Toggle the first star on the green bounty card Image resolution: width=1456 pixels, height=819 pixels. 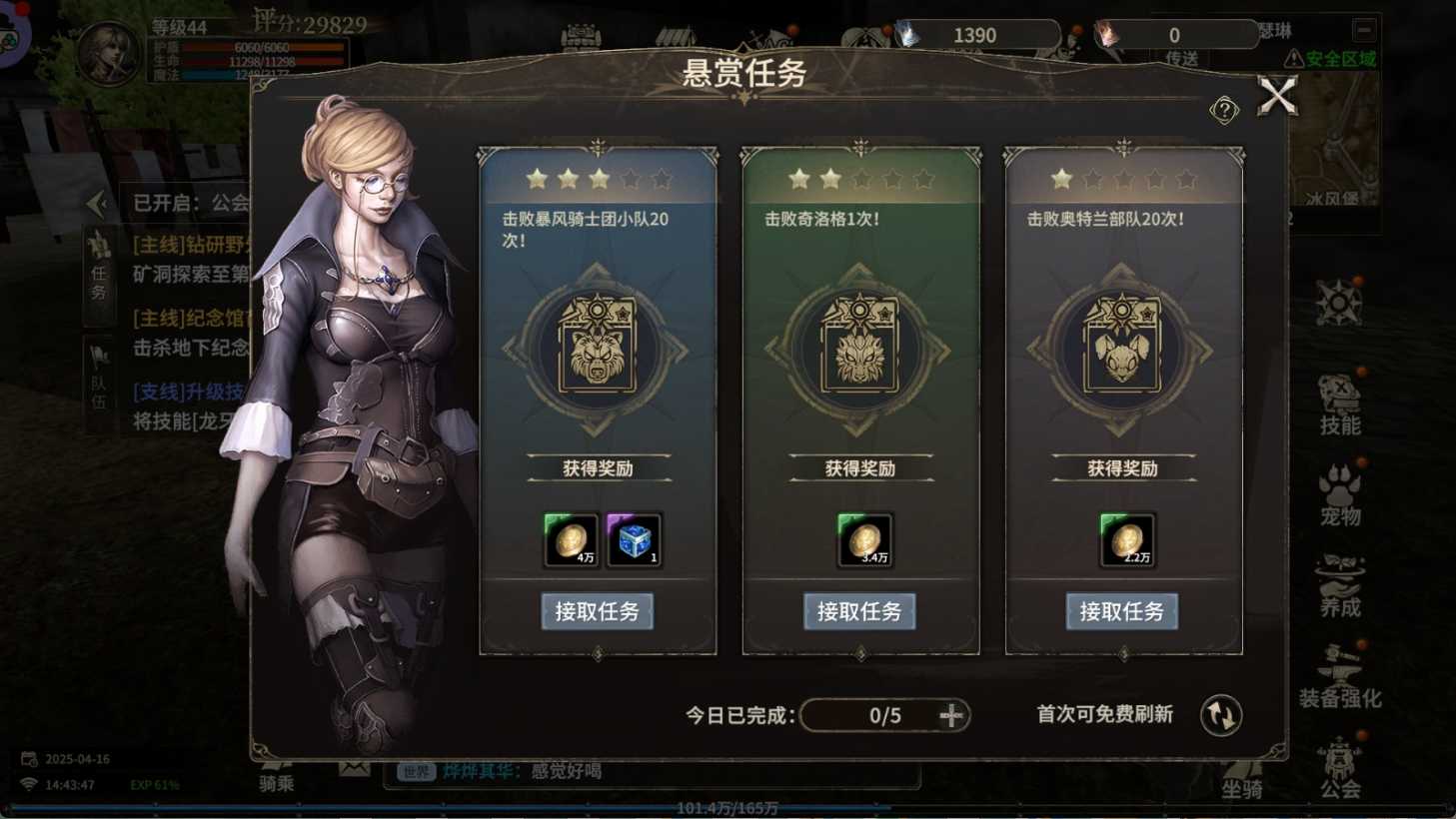pyautogui.click(x=796, y=179)
